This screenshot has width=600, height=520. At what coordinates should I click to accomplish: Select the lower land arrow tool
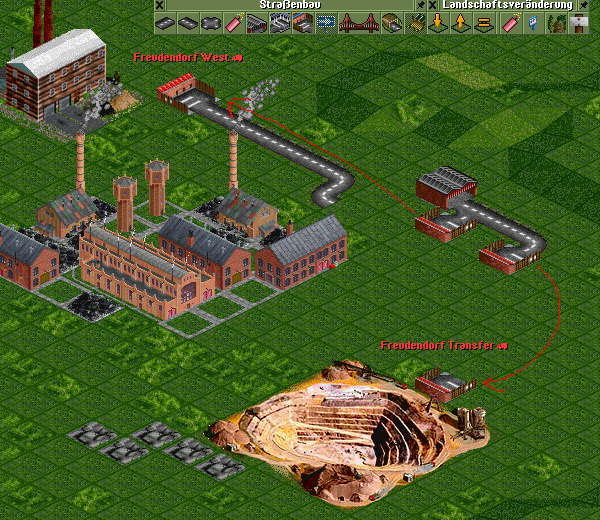tap(437, 22)
